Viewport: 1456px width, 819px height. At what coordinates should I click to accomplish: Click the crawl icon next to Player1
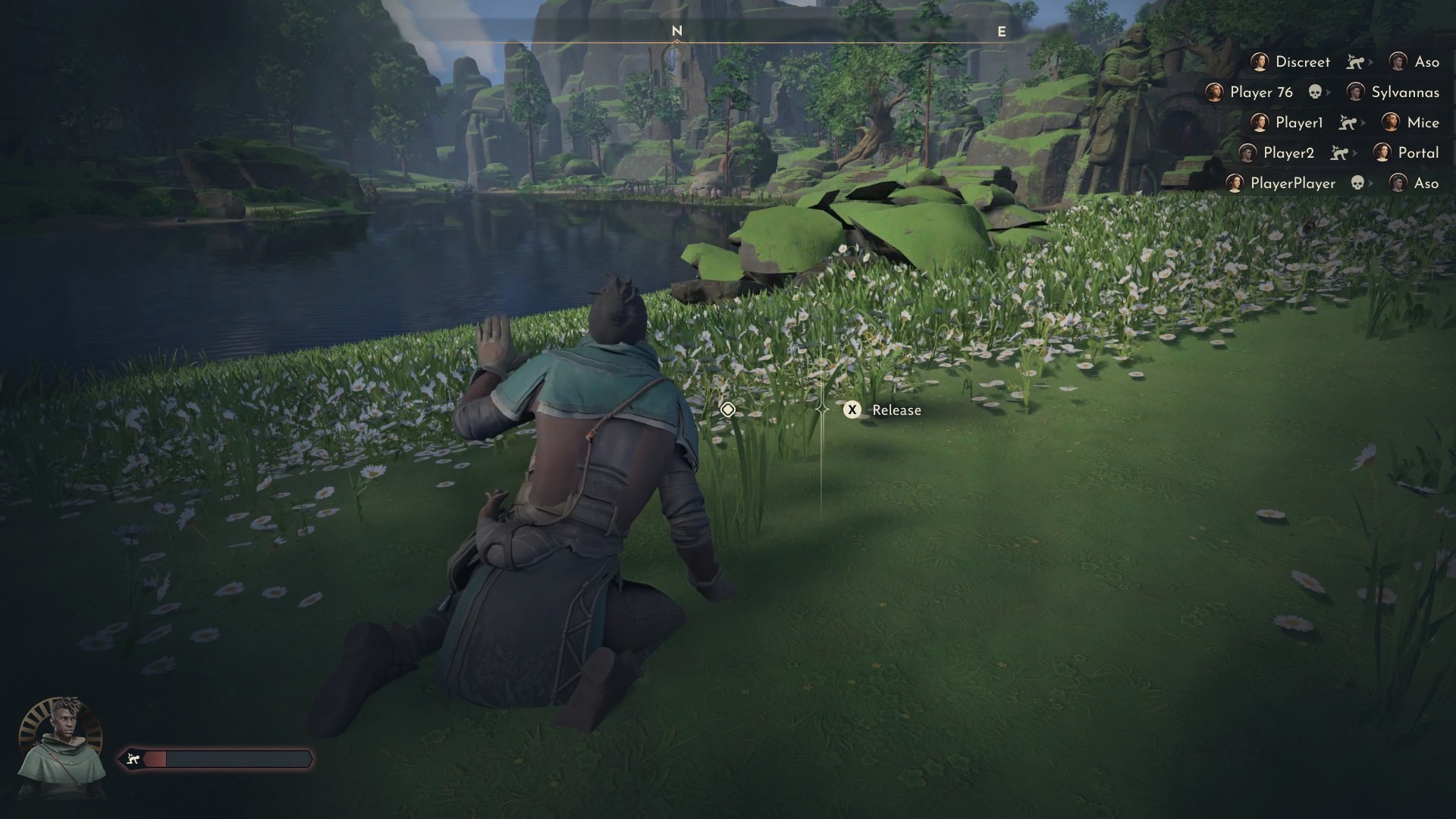click(1347, 124)
